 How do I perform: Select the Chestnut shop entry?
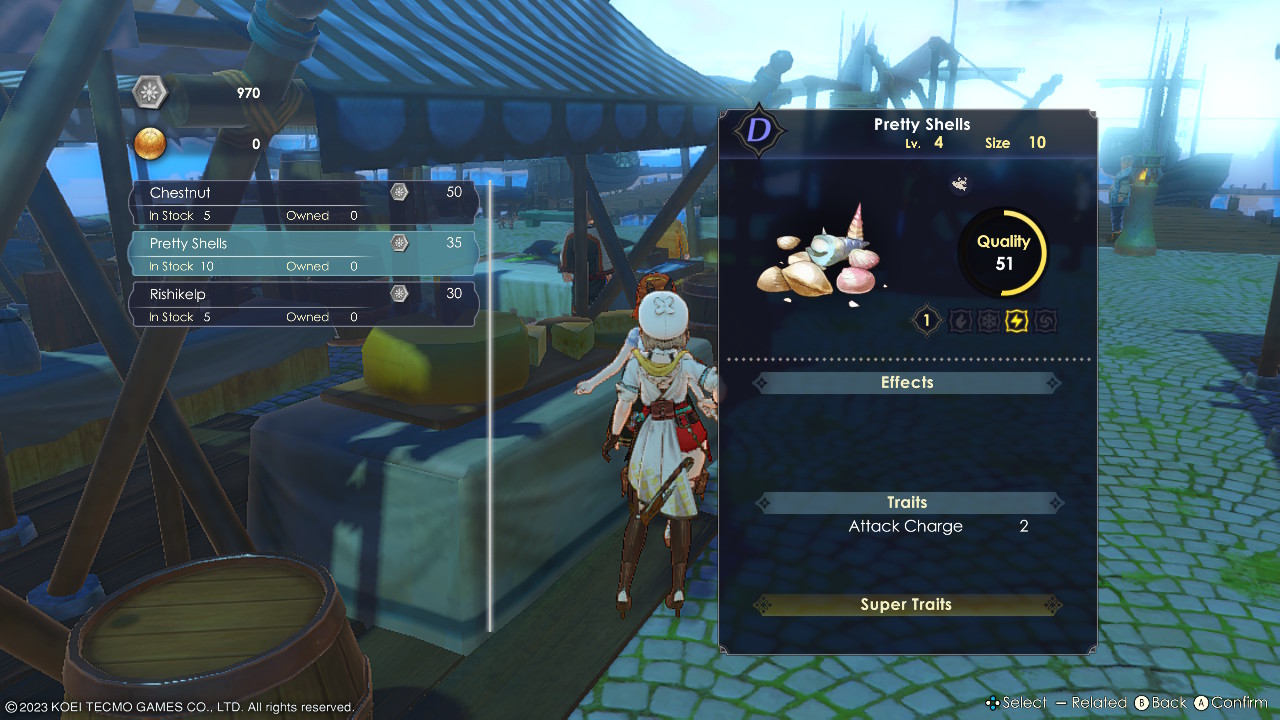304,203
